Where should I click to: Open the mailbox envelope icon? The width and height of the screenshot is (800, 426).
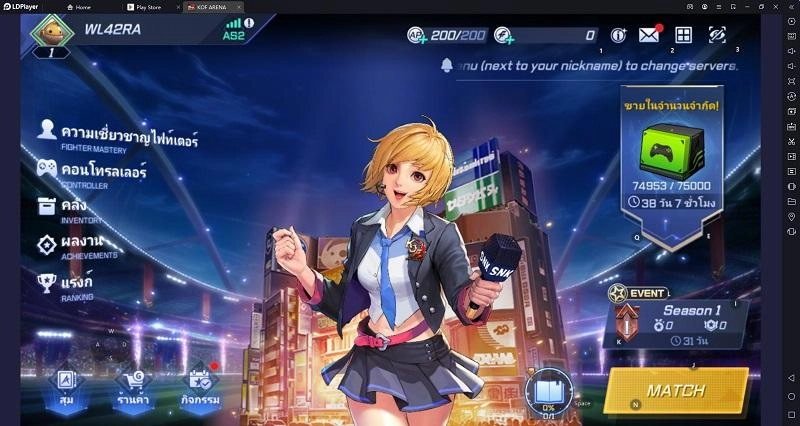click(649, 35)
